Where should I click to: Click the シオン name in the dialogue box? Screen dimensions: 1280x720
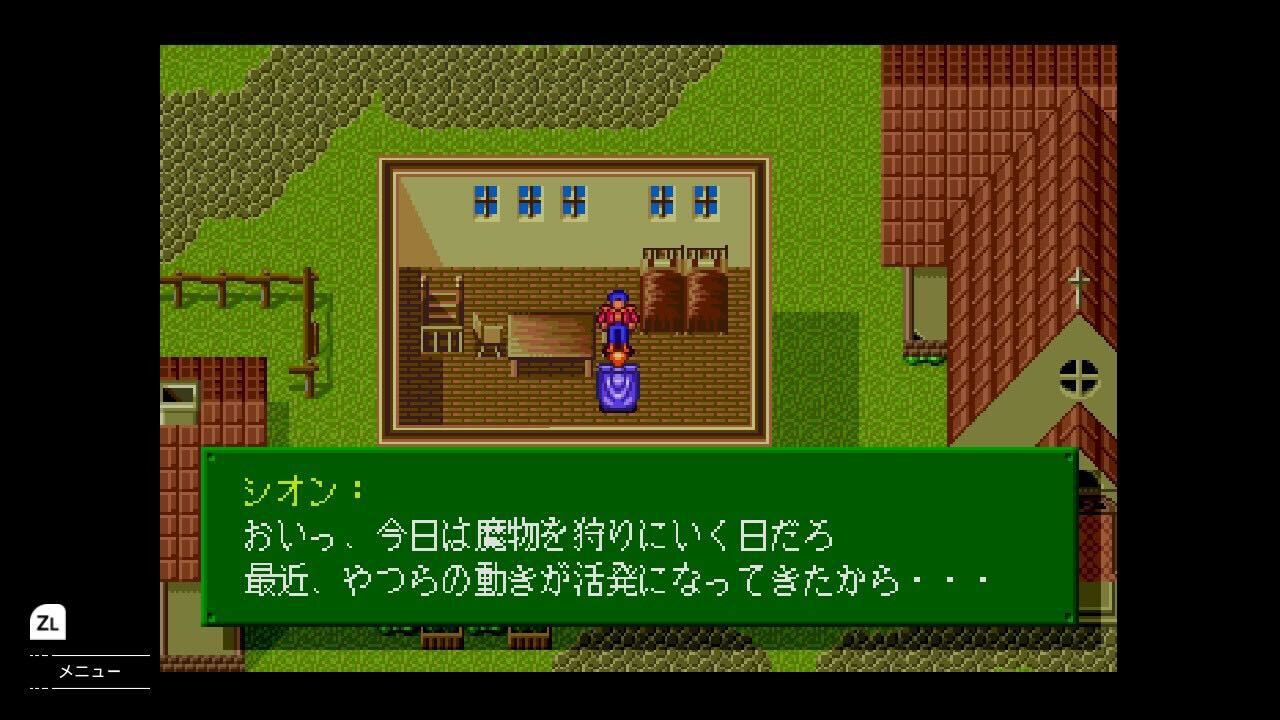[x=290, y=491]
